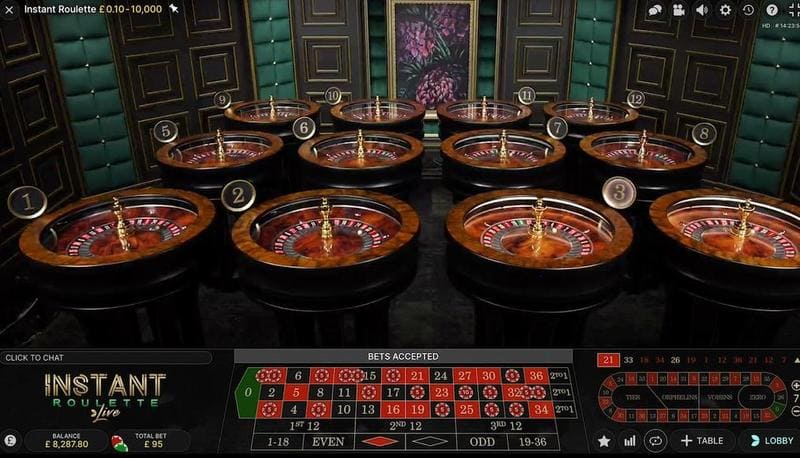This screenshot has width=800, height=458.
Task: Select the 1-18 low bet
Action: pyautogui.click(x=272, y=441)
